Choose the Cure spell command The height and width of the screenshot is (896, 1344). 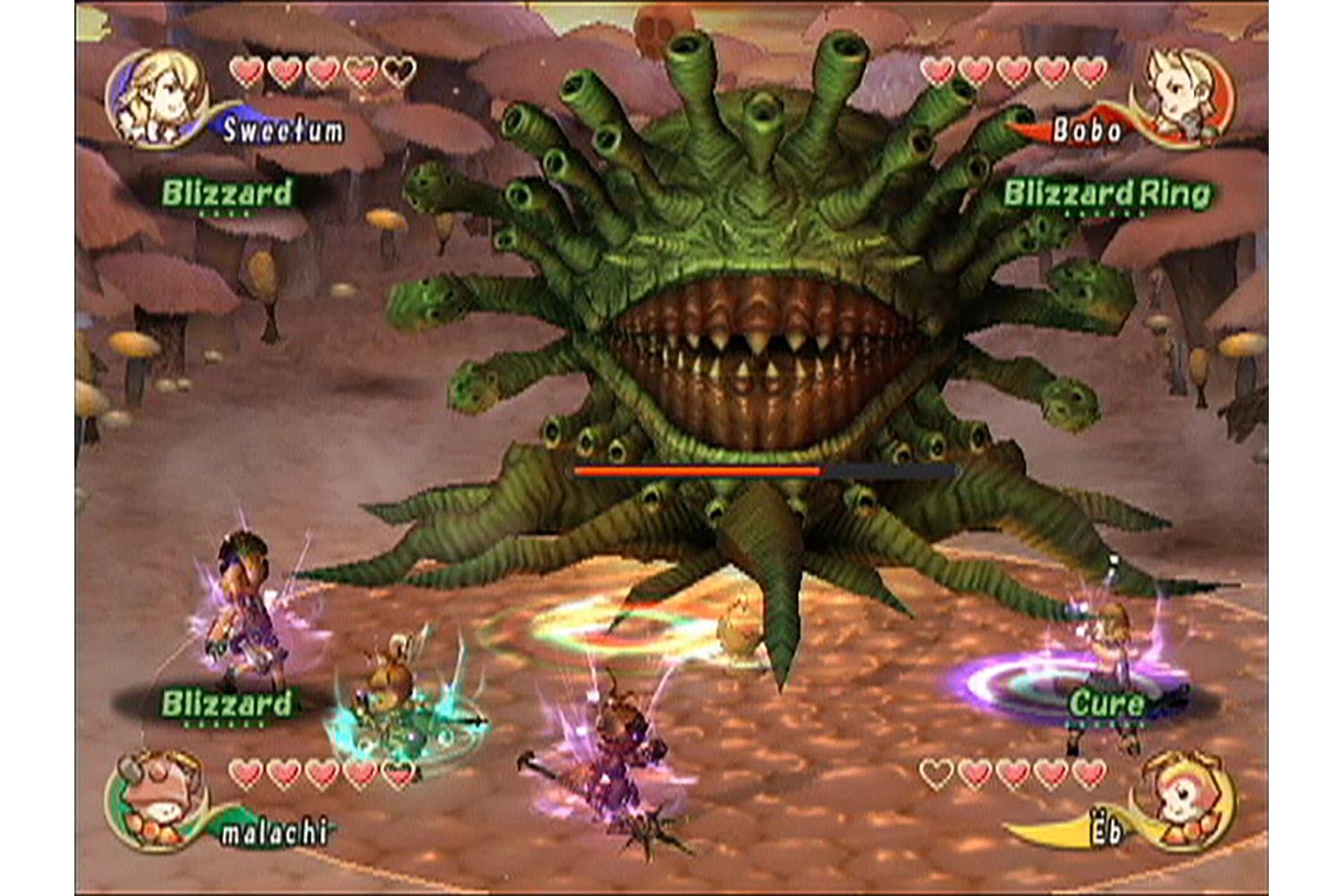[1106, 703]
